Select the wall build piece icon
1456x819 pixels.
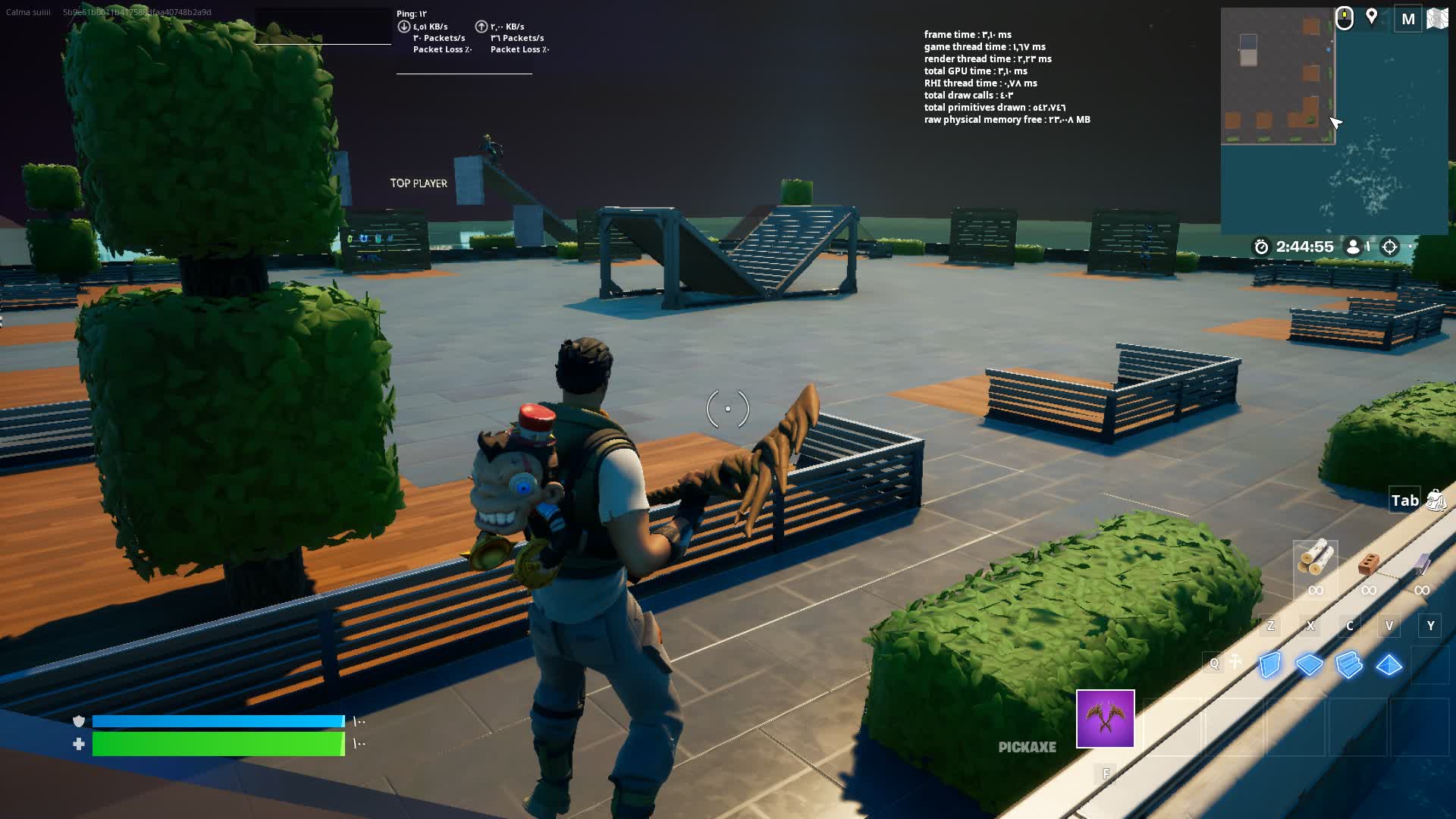point(1269,664)
